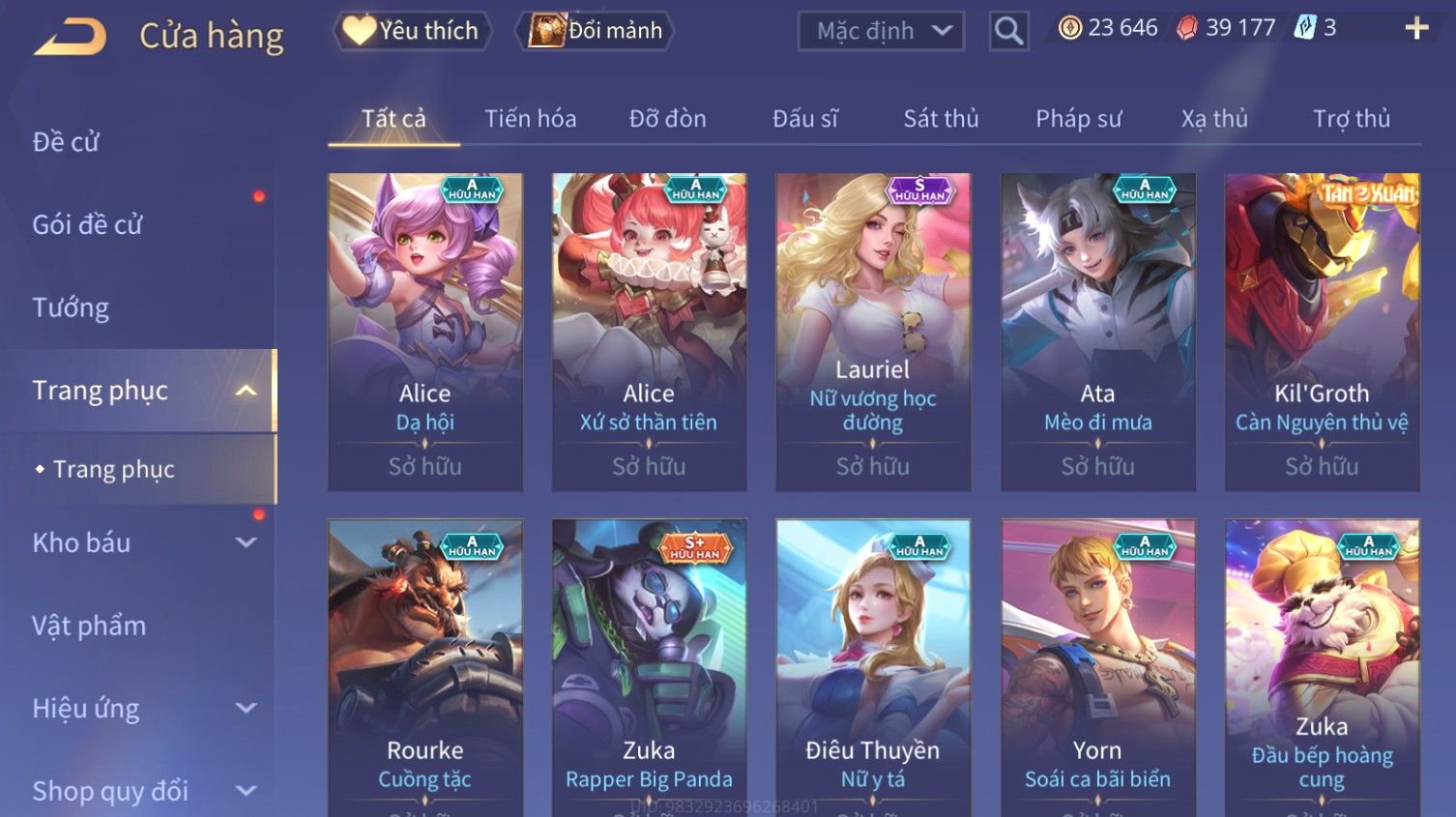Switch to the Tiến hóa tab
The image size is (1456, 817).
point(530,119)
